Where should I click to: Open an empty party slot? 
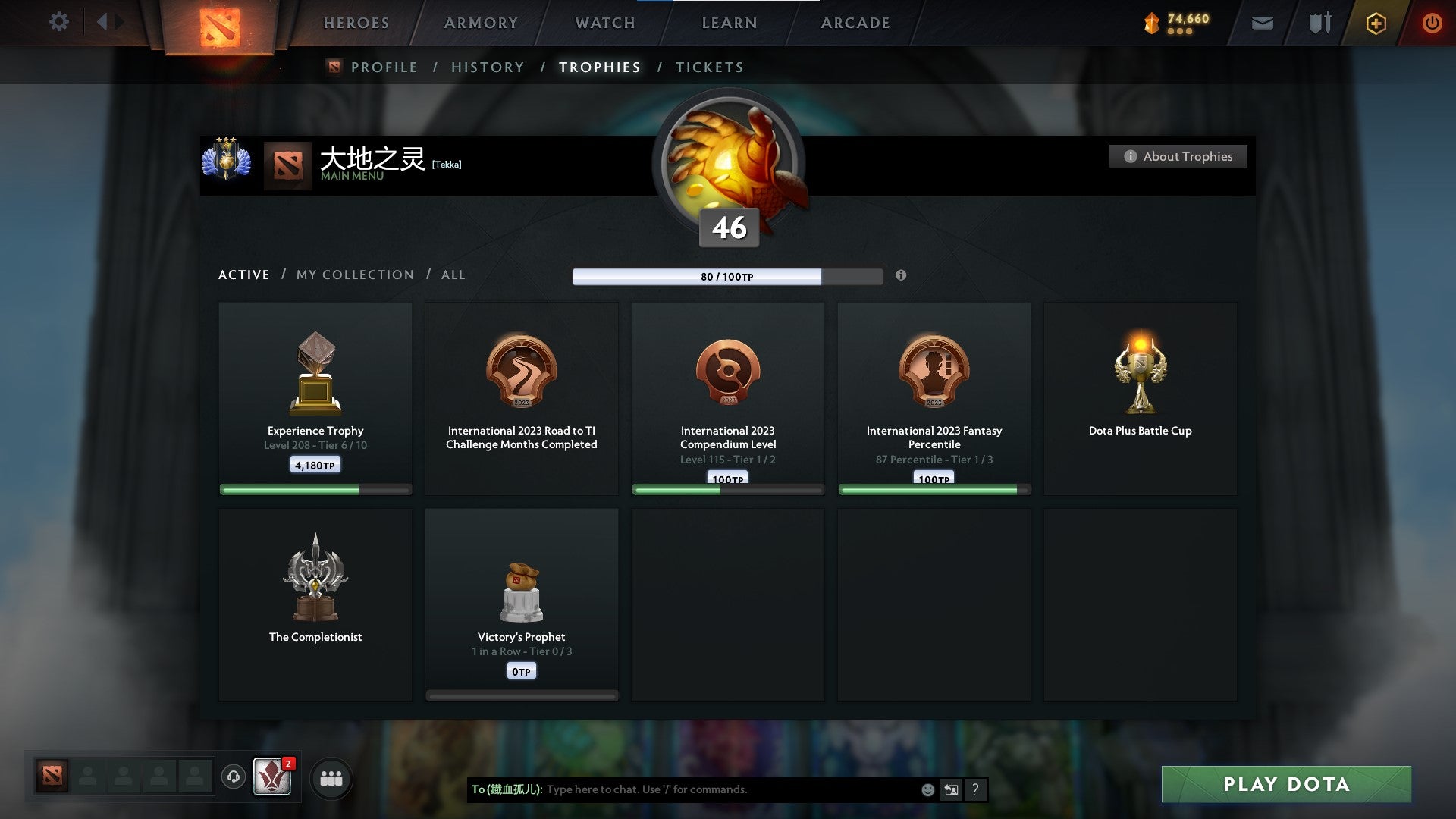click(87, 777)
